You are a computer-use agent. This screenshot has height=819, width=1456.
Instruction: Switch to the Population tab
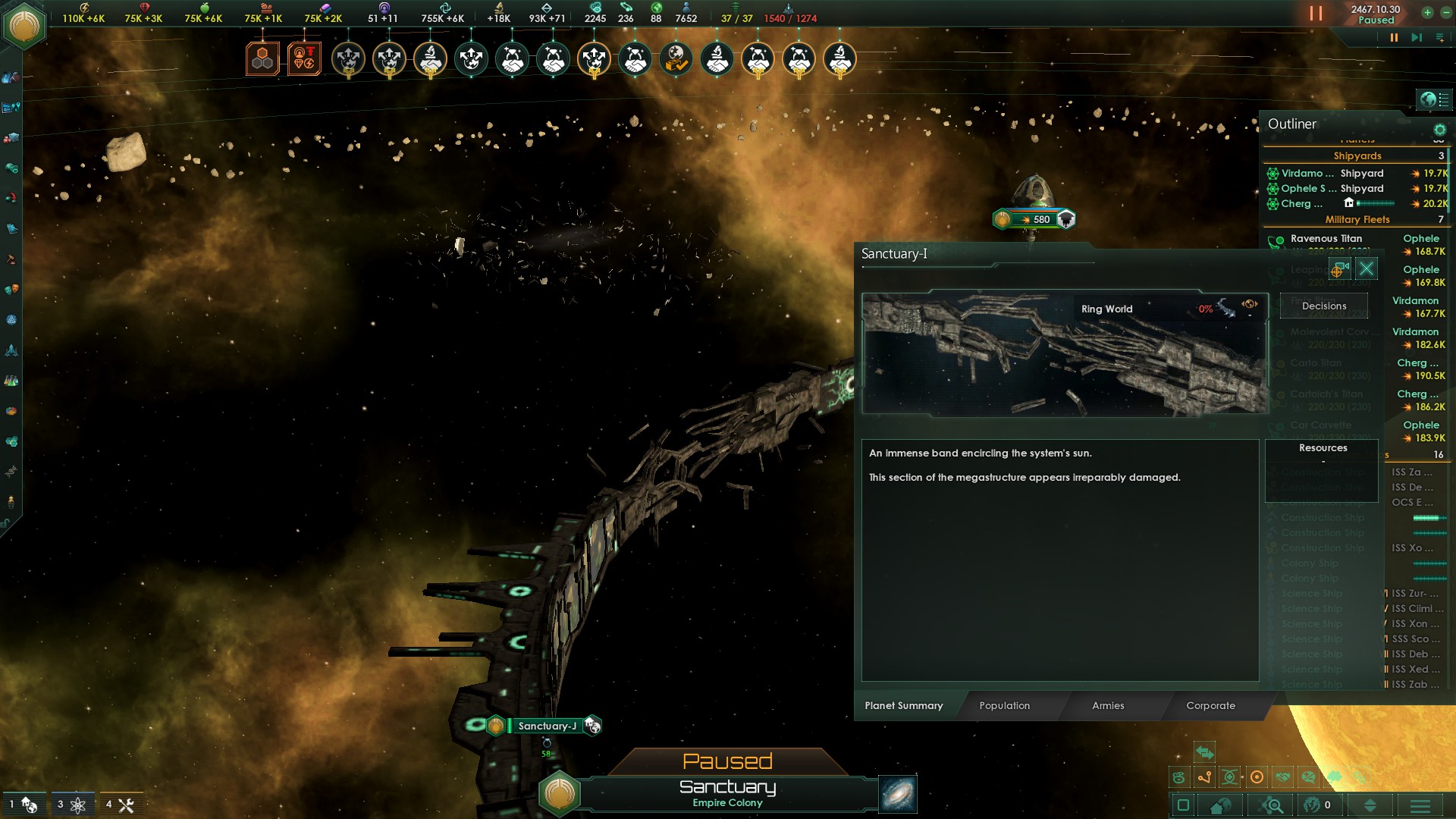[1004, 705]
